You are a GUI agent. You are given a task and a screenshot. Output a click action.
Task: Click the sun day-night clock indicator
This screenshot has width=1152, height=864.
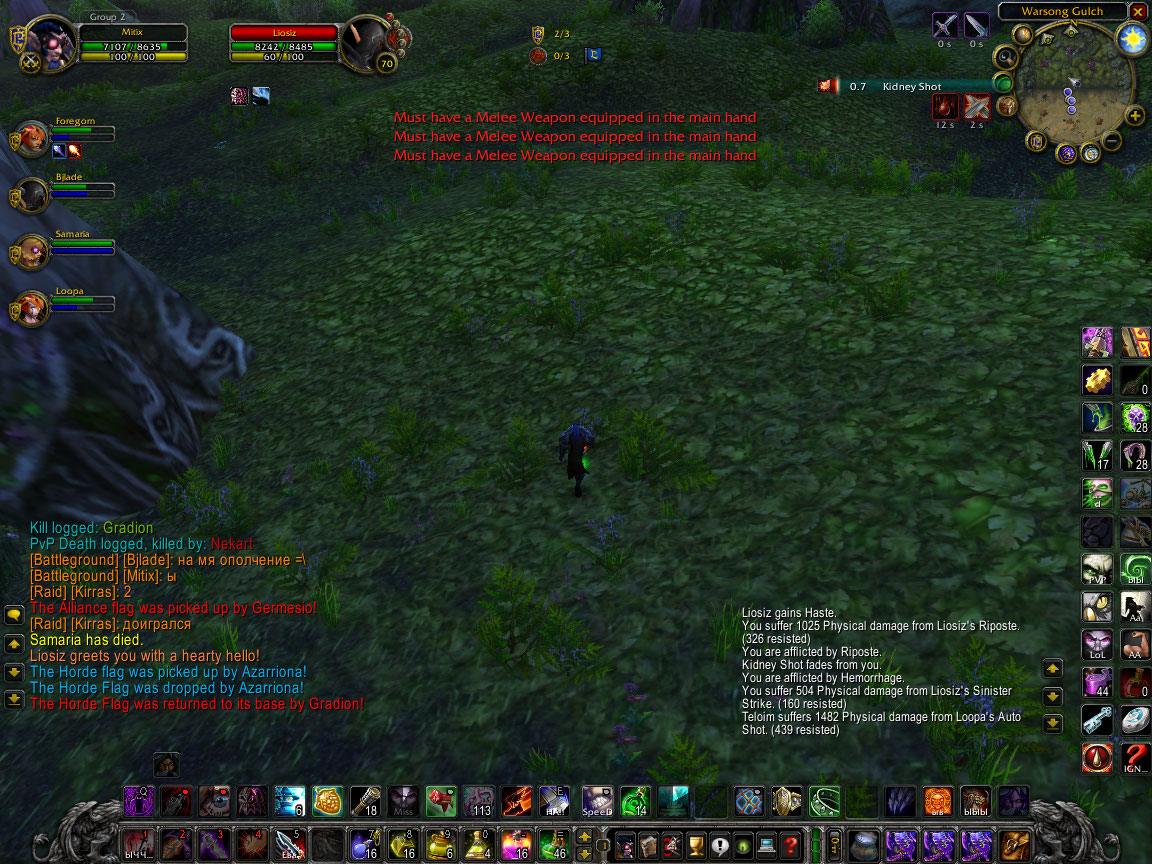coord(1133,40)
